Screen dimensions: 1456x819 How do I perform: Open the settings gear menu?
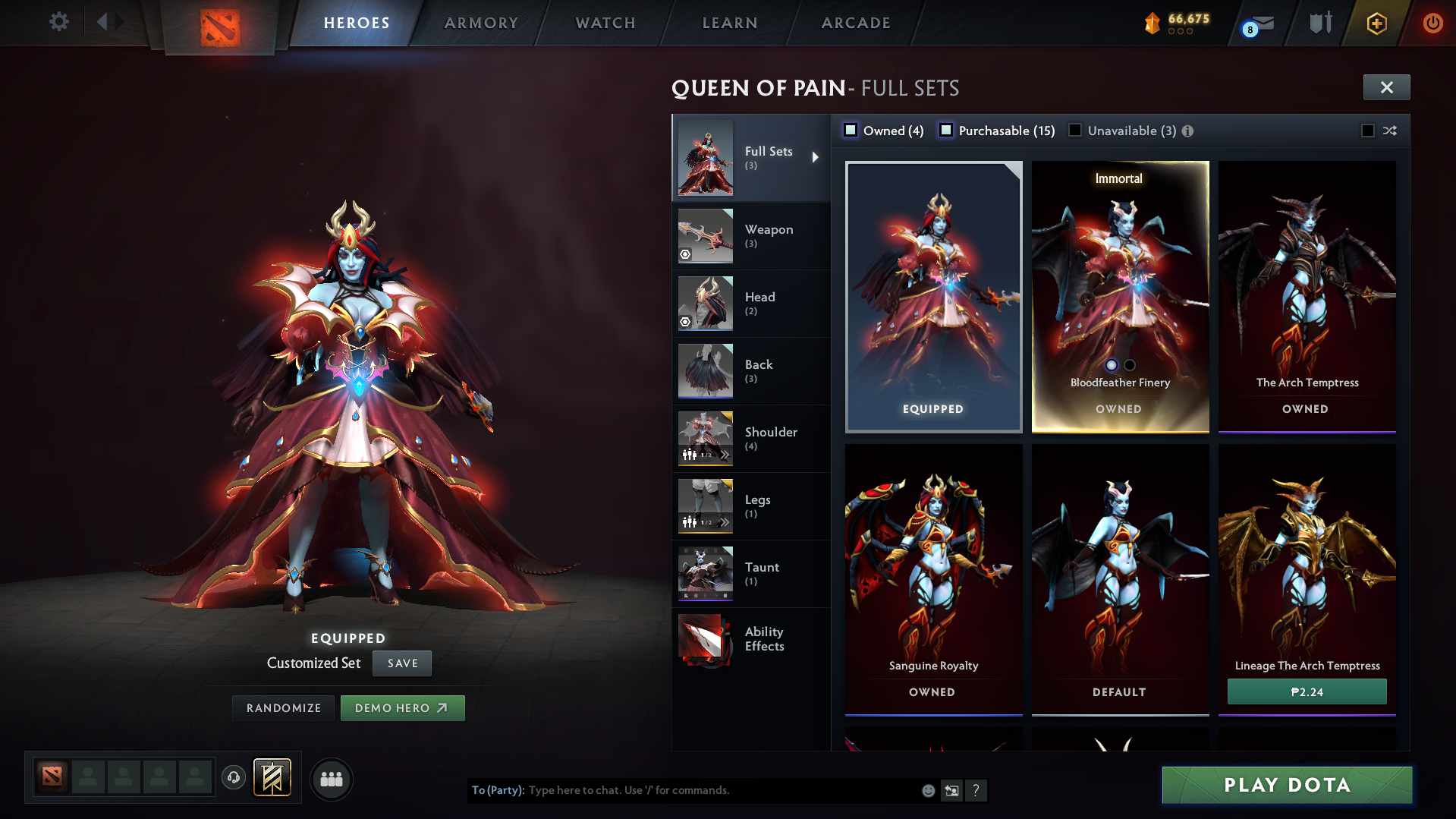point(59,22)
